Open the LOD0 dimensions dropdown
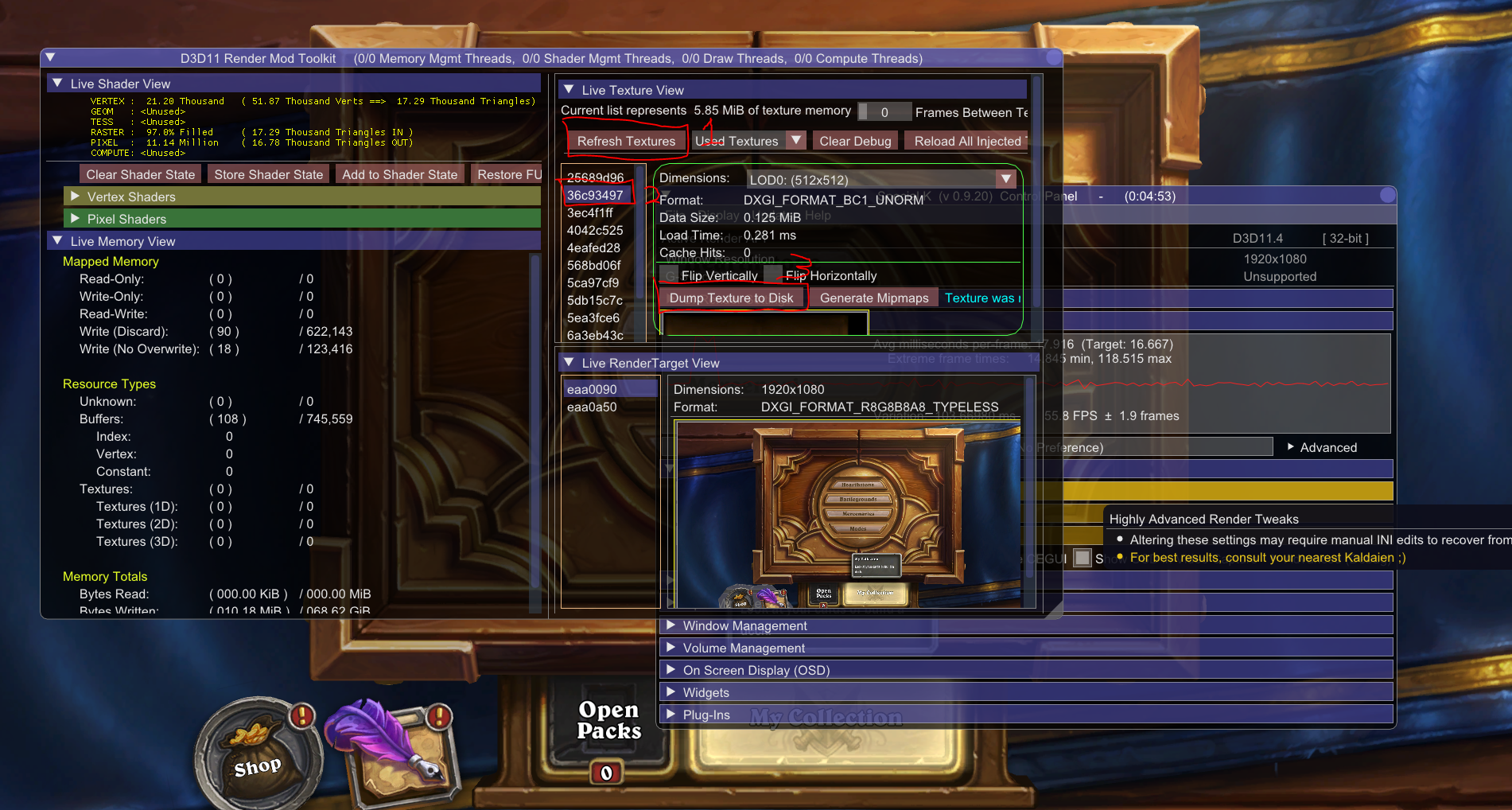This screenshot has width=1512, height=810. pyautogui.click(x=1005, y=178)
